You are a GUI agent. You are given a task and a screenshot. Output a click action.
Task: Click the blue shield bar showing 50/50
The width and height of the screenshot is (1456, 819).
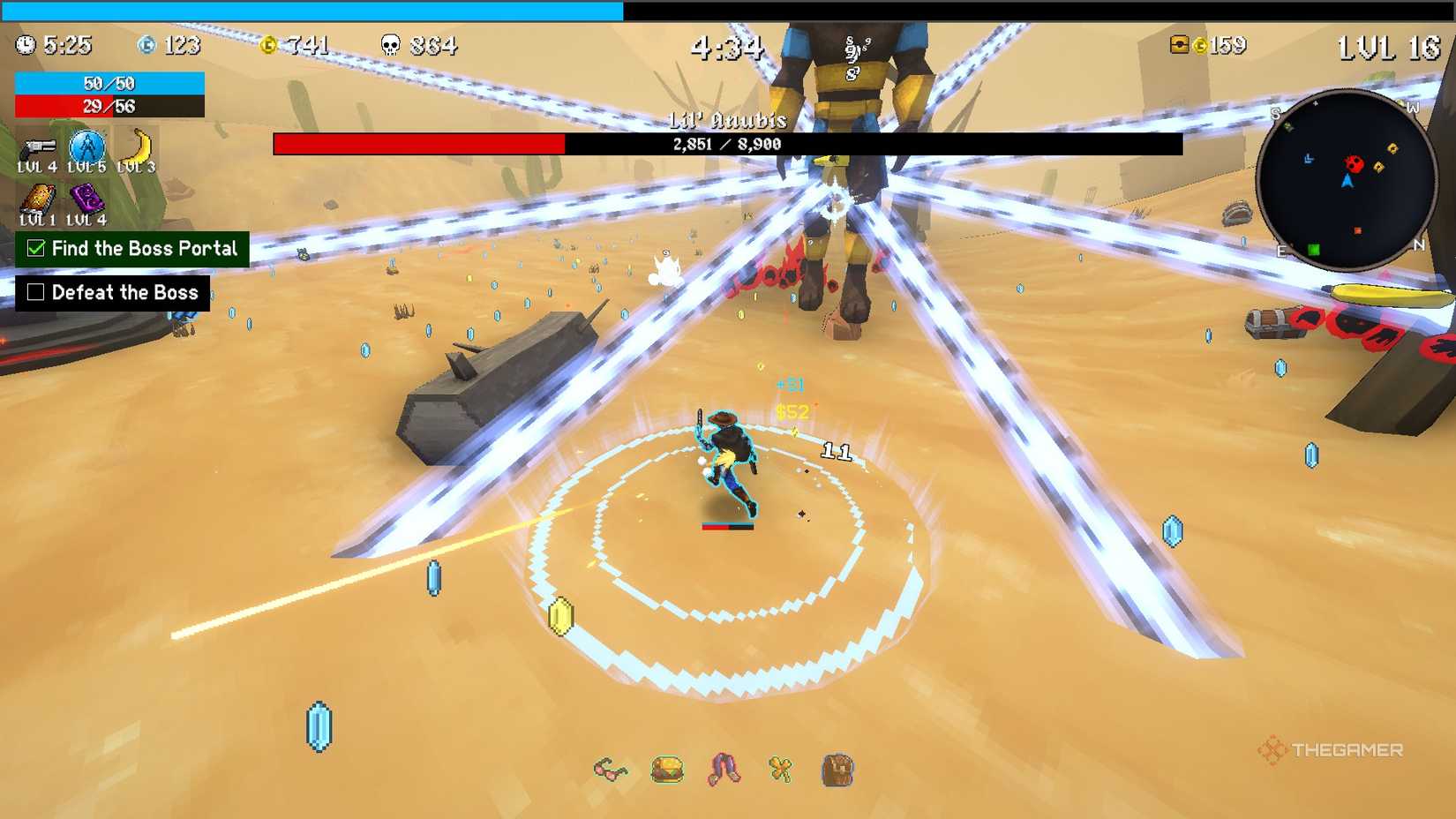click(109, 84)
